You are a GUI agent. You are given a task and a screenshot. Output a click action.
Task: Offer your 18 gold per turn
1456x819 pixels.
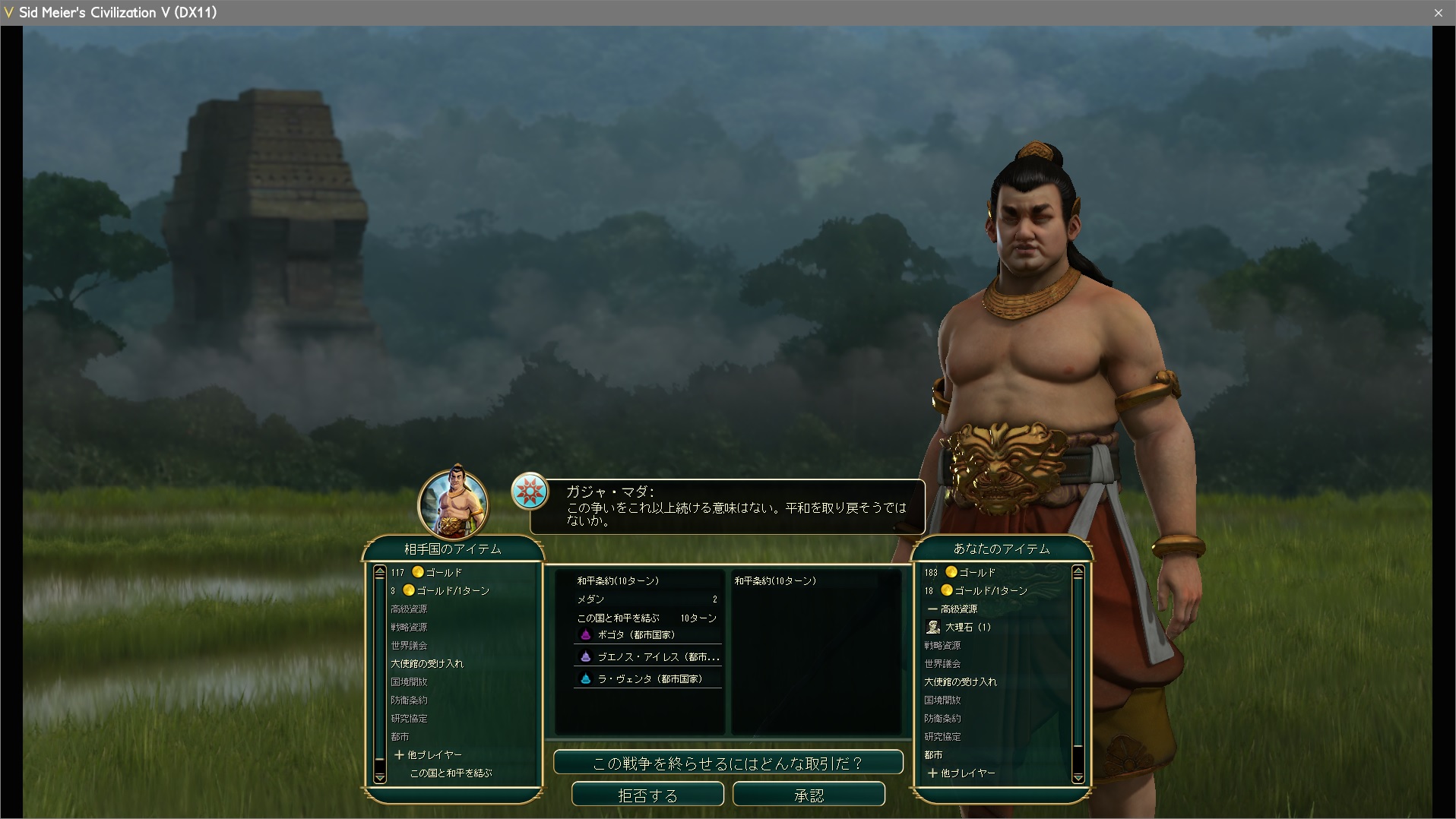[985, 590]
